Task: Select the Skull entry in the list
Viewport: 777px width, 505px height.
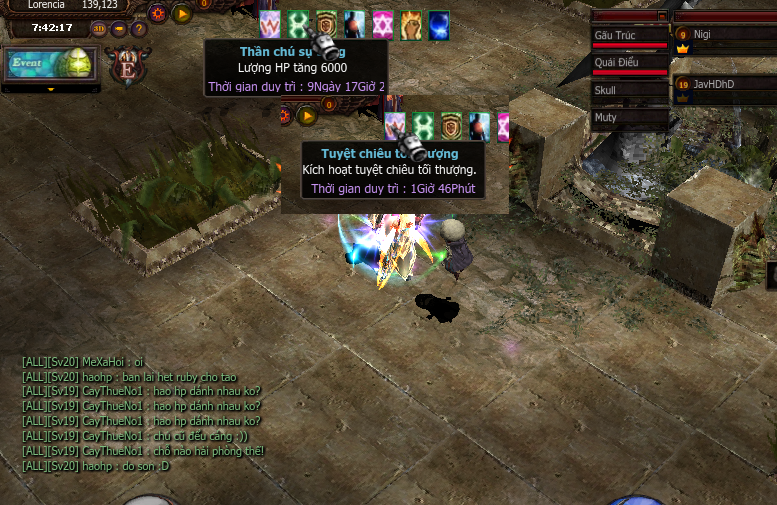Action: tap(629, 90)
